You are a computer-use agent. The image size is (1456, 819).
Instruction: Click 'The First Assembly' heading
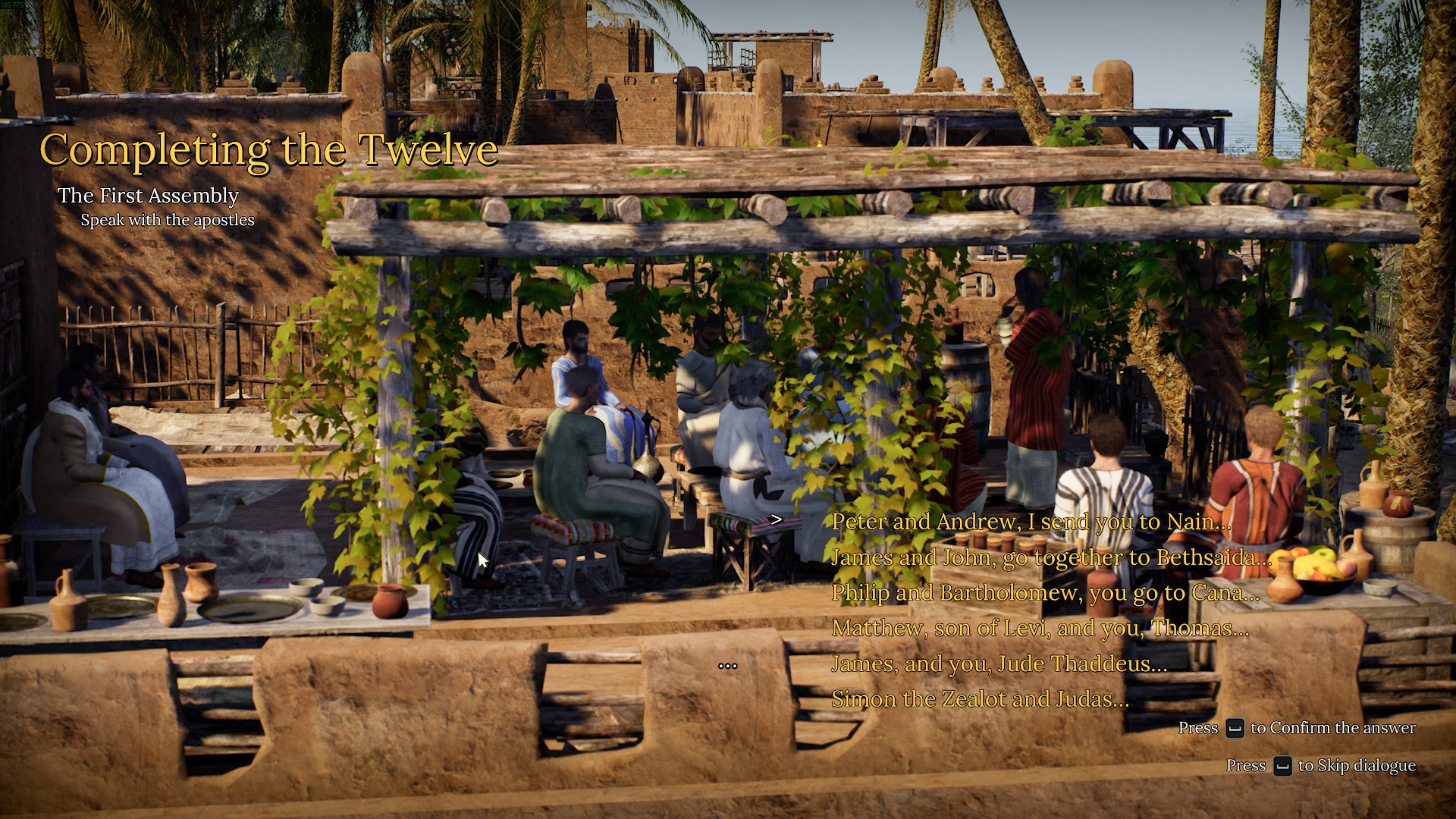(149, 196)
